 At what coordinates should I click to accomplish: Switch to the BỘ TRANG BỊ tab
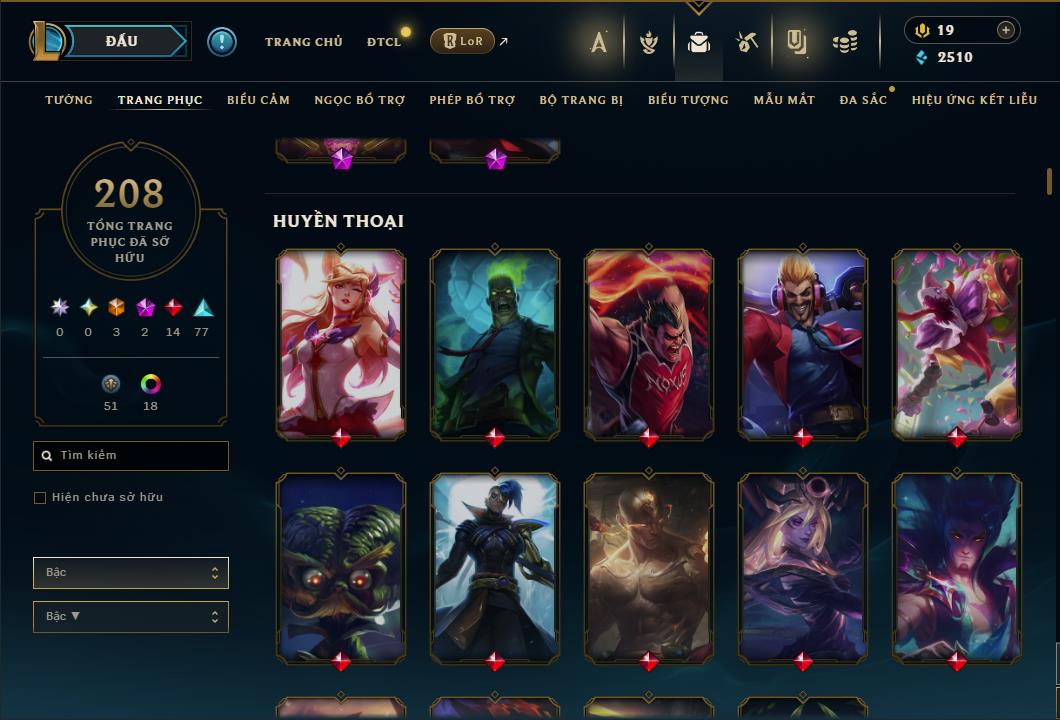(x=581, y=100)
